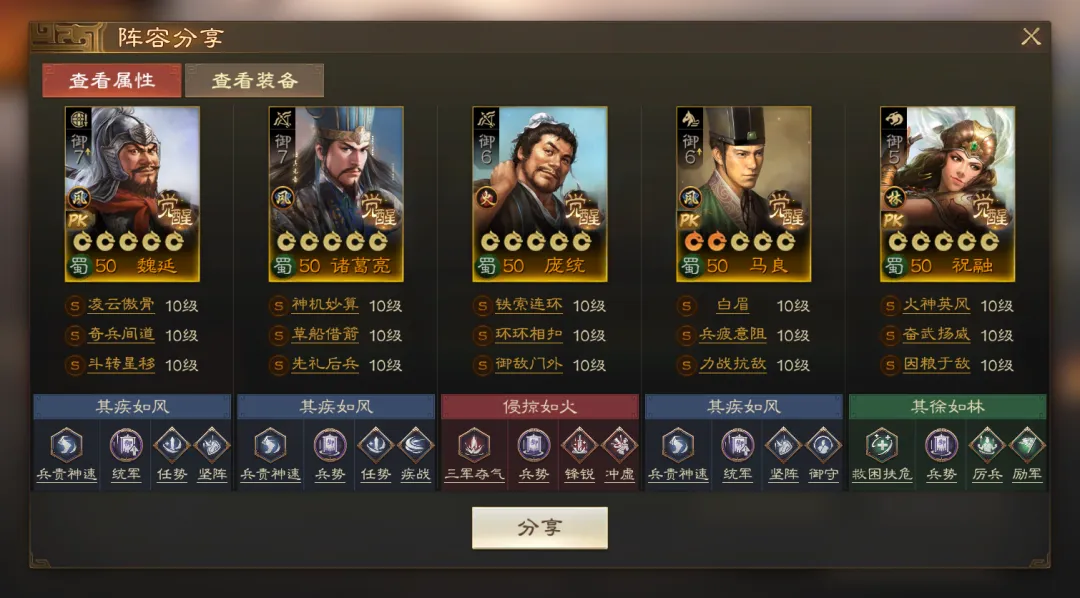This screenshot has width=1080, height=598.
Task: View the 祝融 hero card
Action: [947, 194]
